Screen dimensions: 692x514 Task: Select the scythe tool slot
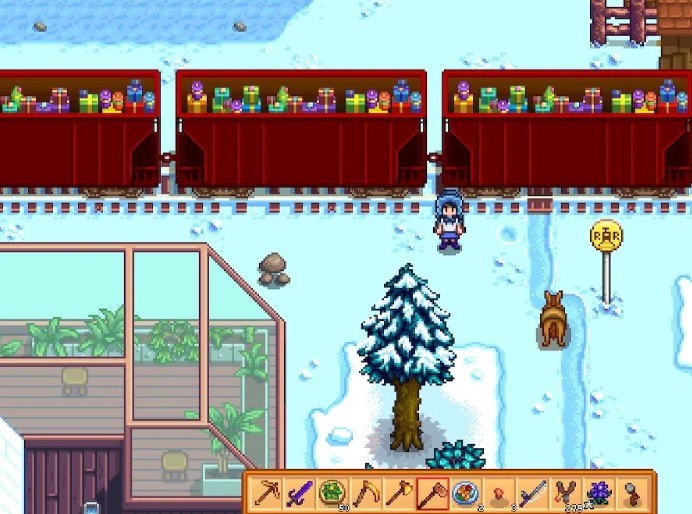tap(366, 492)
